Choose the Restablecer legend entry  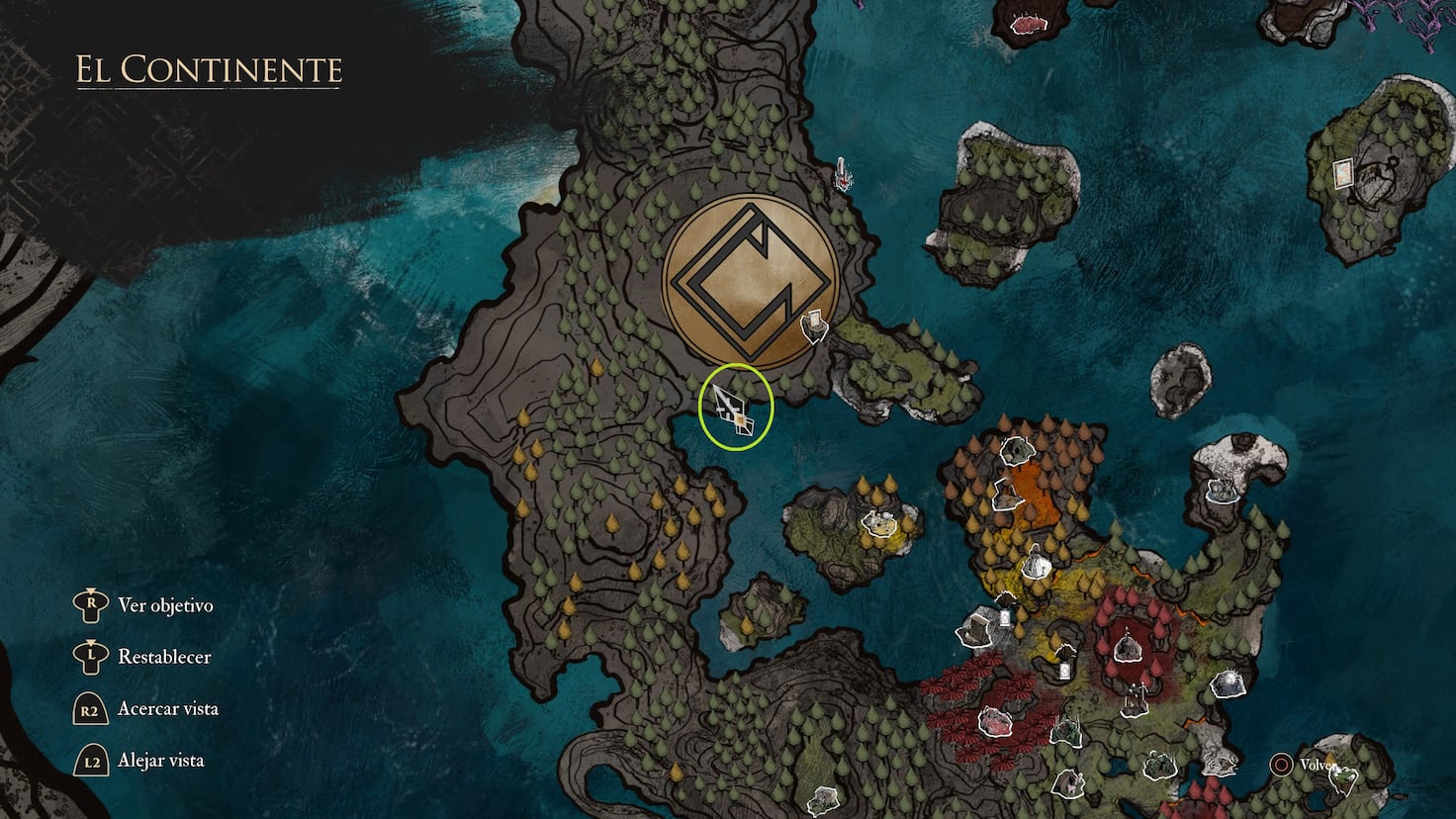point(163,657)
